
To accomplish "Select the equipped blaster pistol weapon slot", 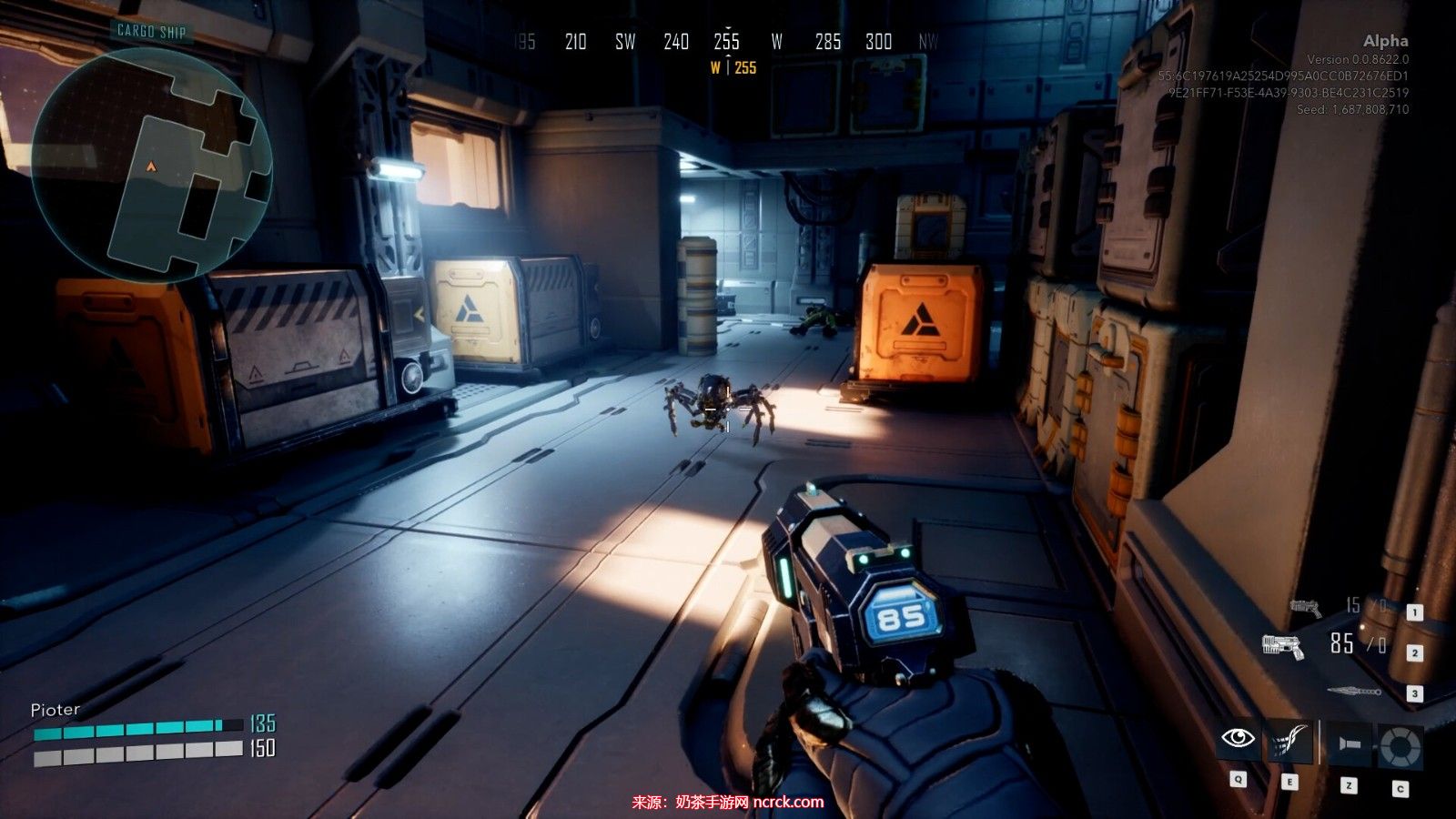I will pos(1283,646).
